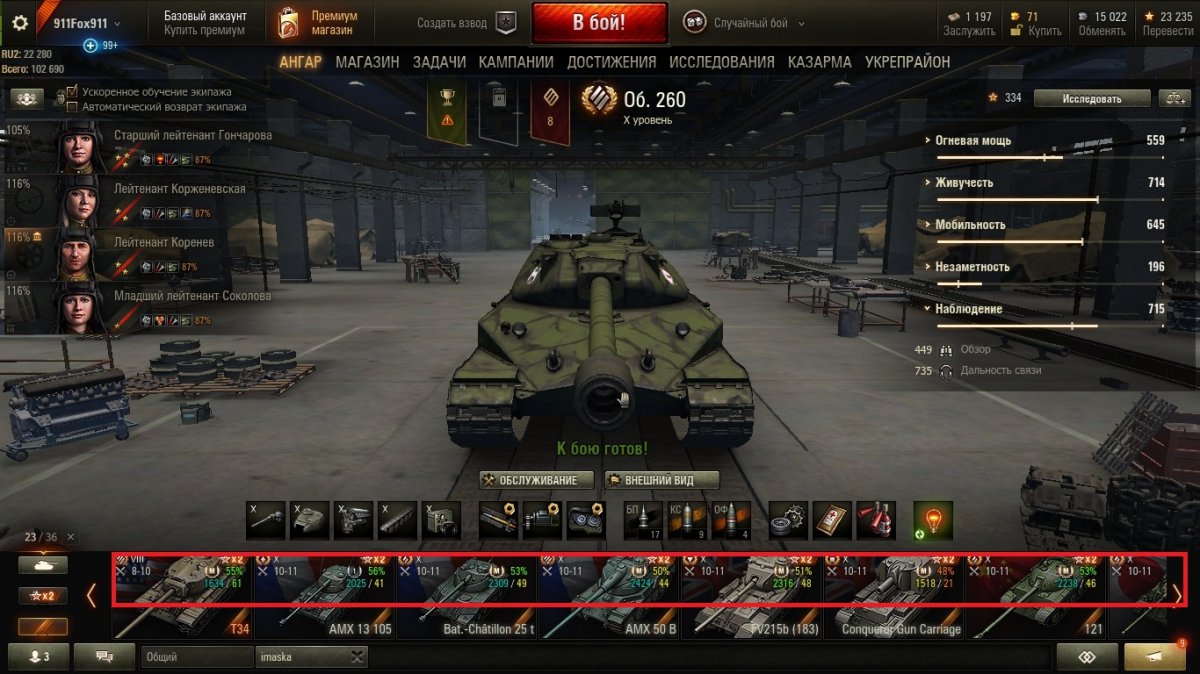Image resolution: width=1200 pixels, height=674 pixels.
Task: Switch to the МАГАЗИН tab
Action: 367,62
